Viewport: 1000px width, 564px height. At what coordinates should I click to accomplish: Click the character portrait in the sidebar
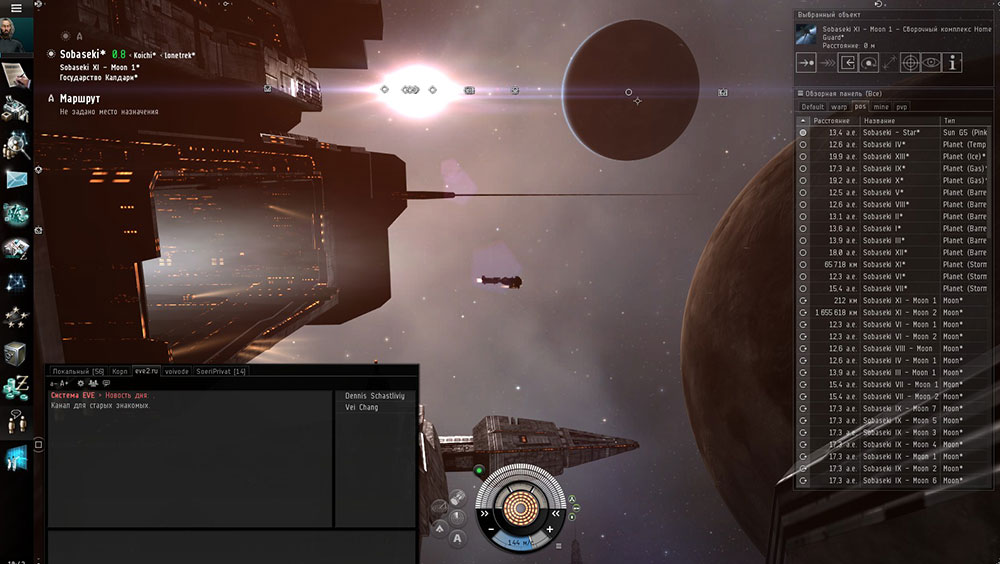[17, 36]
